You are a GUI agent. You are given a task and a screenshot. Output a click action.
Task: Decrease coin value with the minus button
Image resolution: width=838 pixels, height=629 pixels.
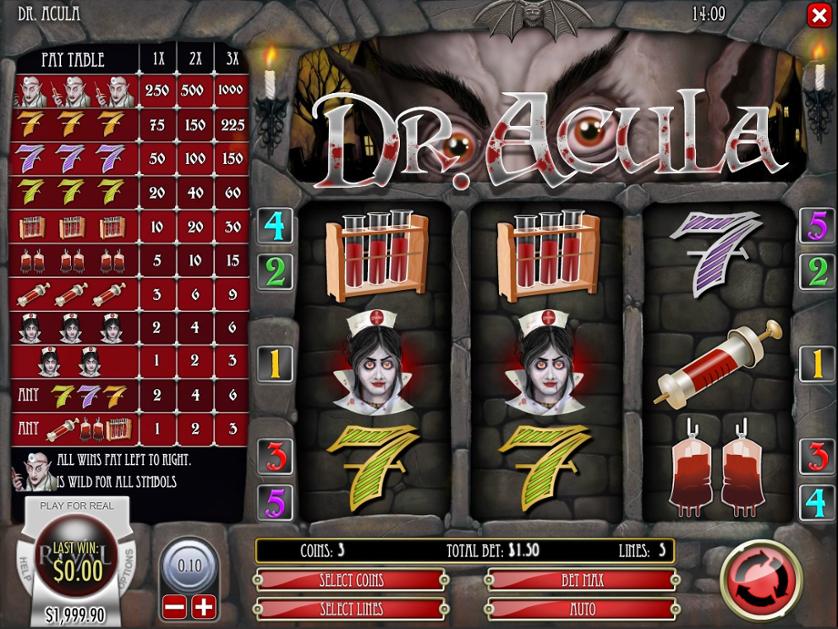point(174,605)
